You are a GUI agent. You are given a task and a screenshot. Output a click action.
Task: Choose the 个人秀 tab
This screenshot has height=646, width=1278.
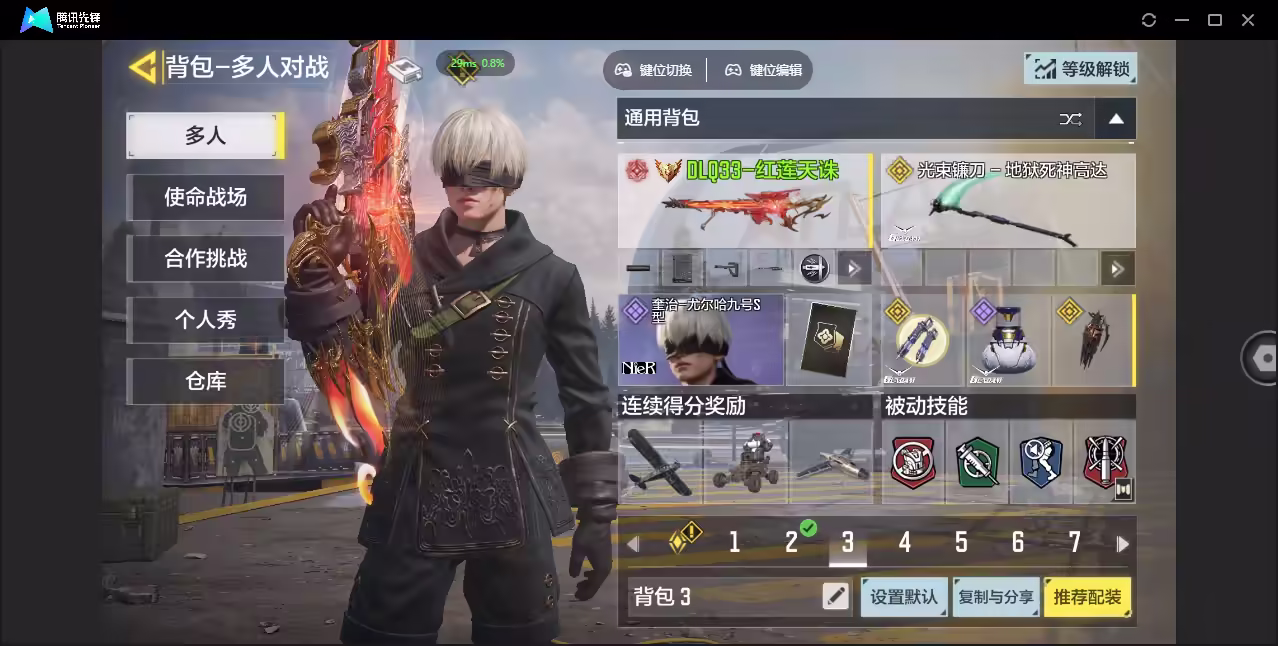click(205, 319)
